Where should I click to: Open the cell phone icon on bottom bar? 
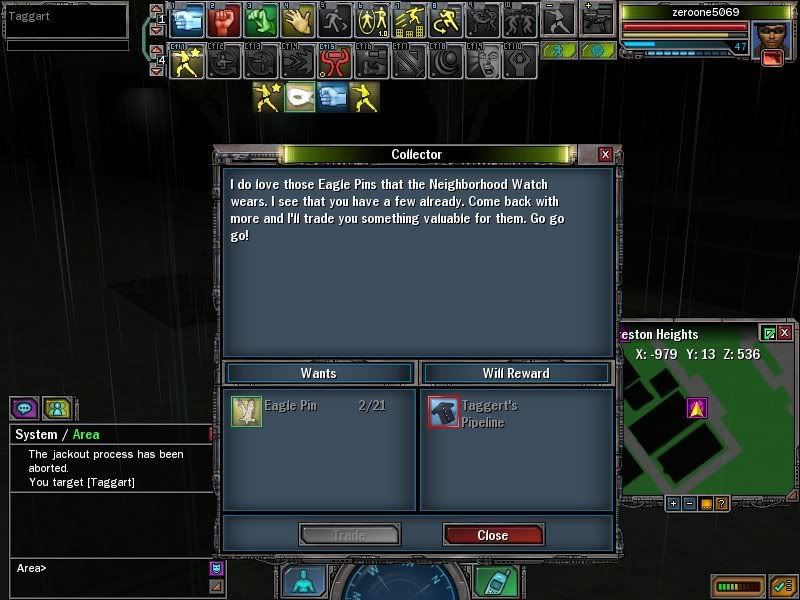[490, 582]
